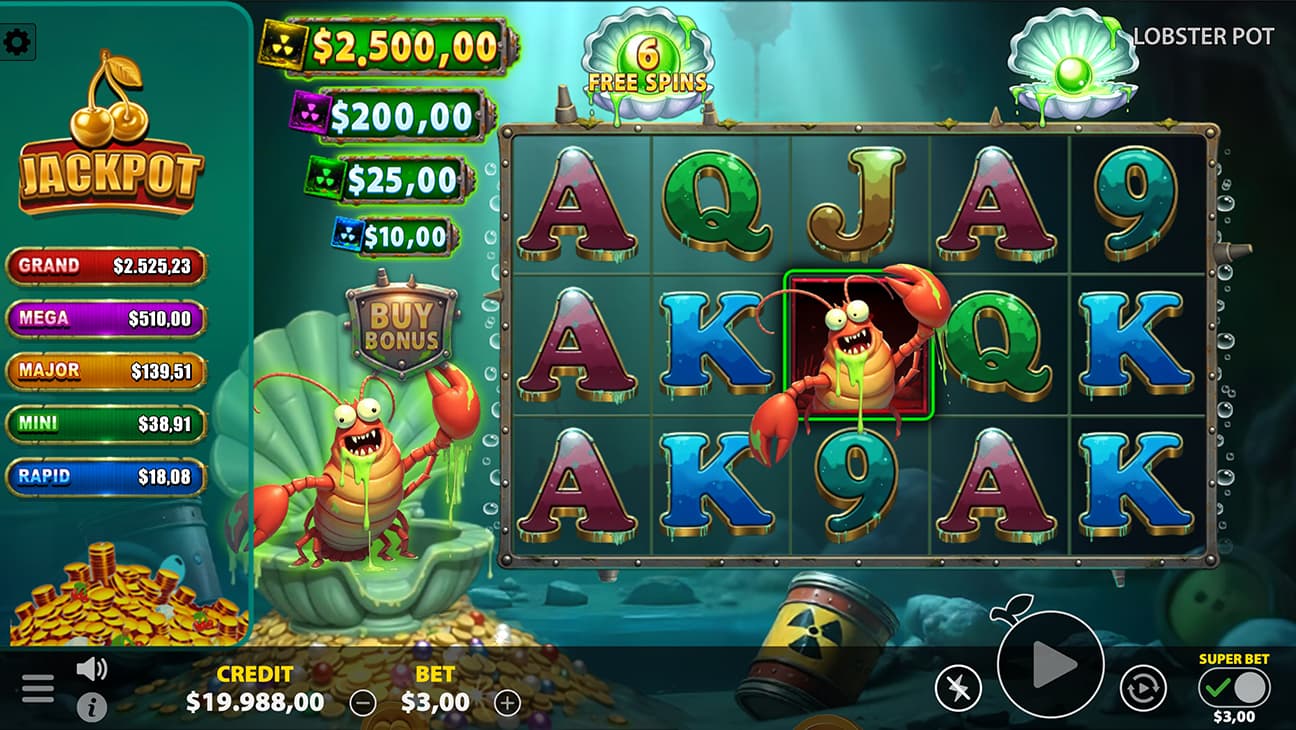The width and height of the screenshot is (1296, 730).
Task: Decrease the bet with minus button
Action: pyautogui.click(x=363, y=703)
